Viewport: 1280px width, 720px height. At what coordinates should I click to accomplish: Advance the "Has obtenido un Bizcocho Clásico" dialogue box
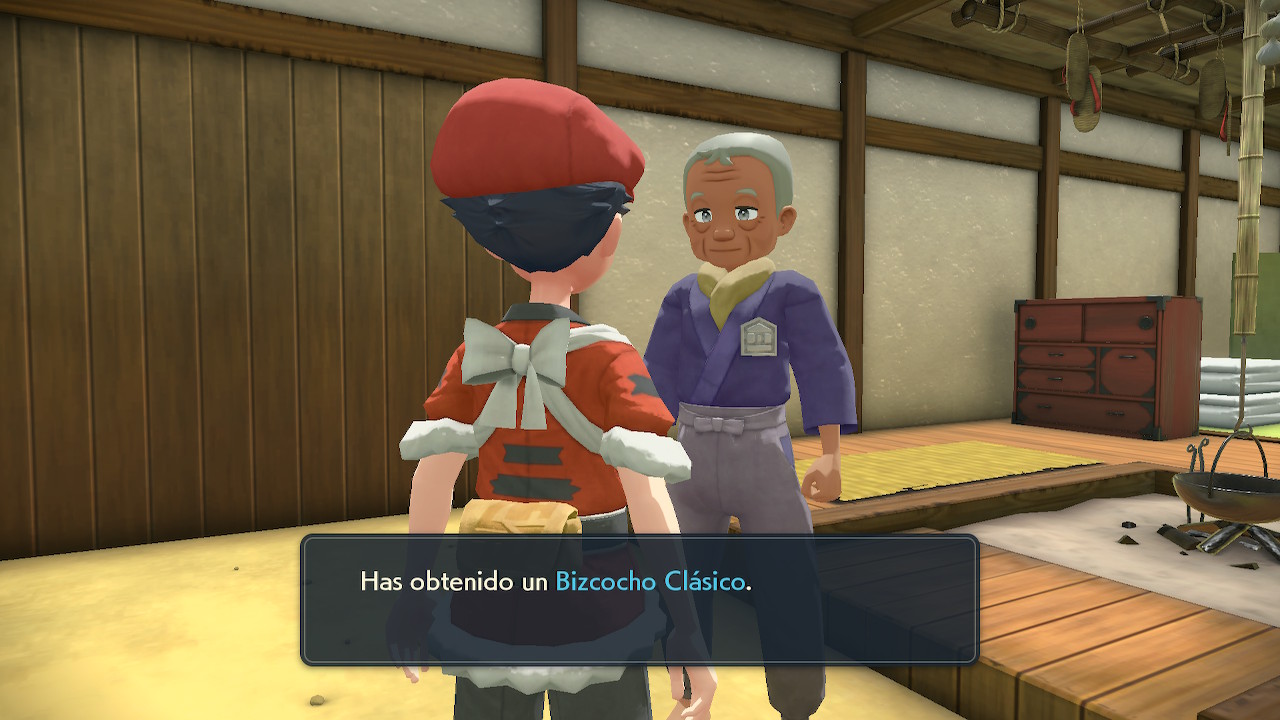click(x=639, y=600)
